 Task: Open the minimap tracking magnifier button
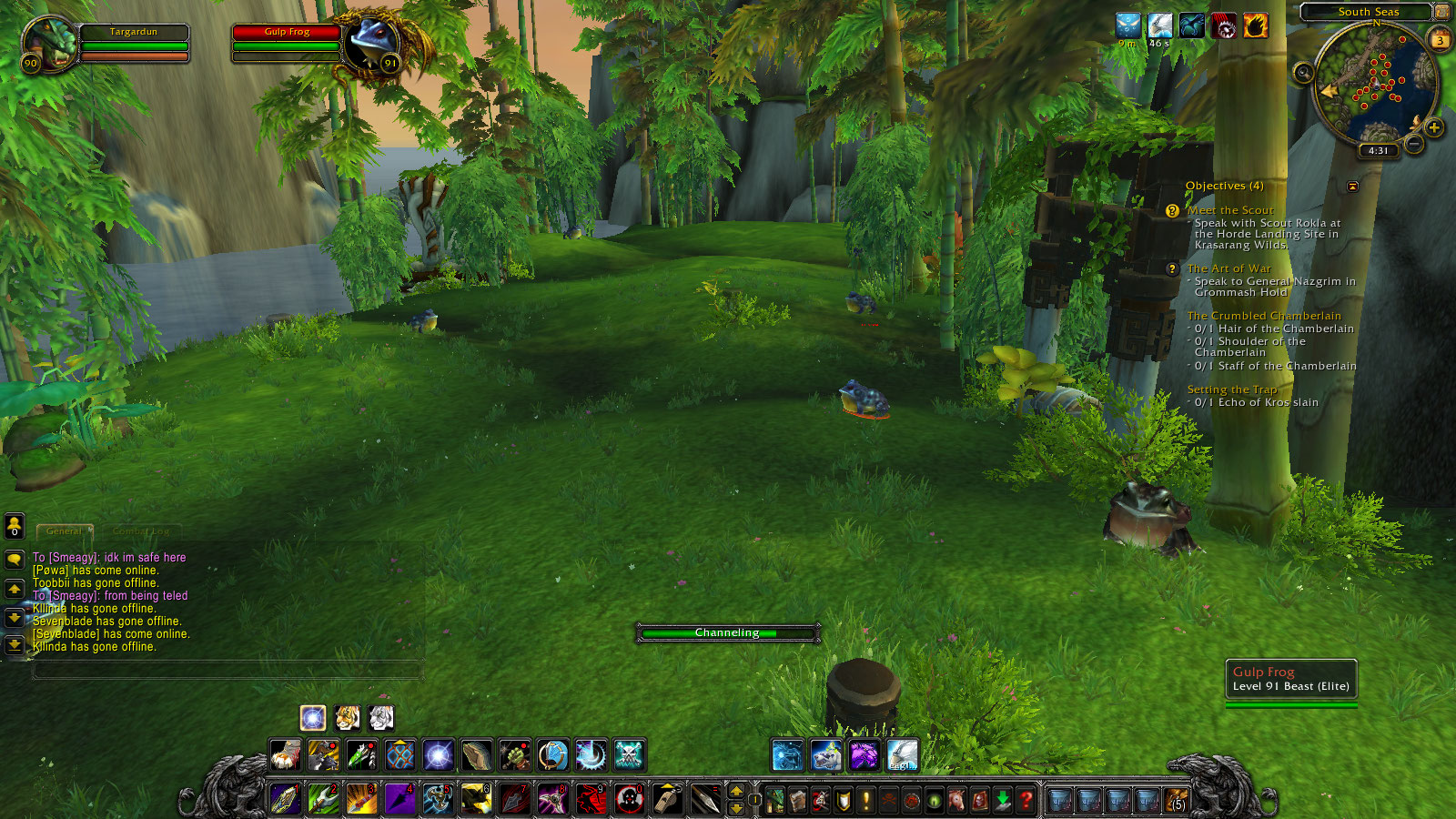pyautogui.click(x=1304, y=73)
